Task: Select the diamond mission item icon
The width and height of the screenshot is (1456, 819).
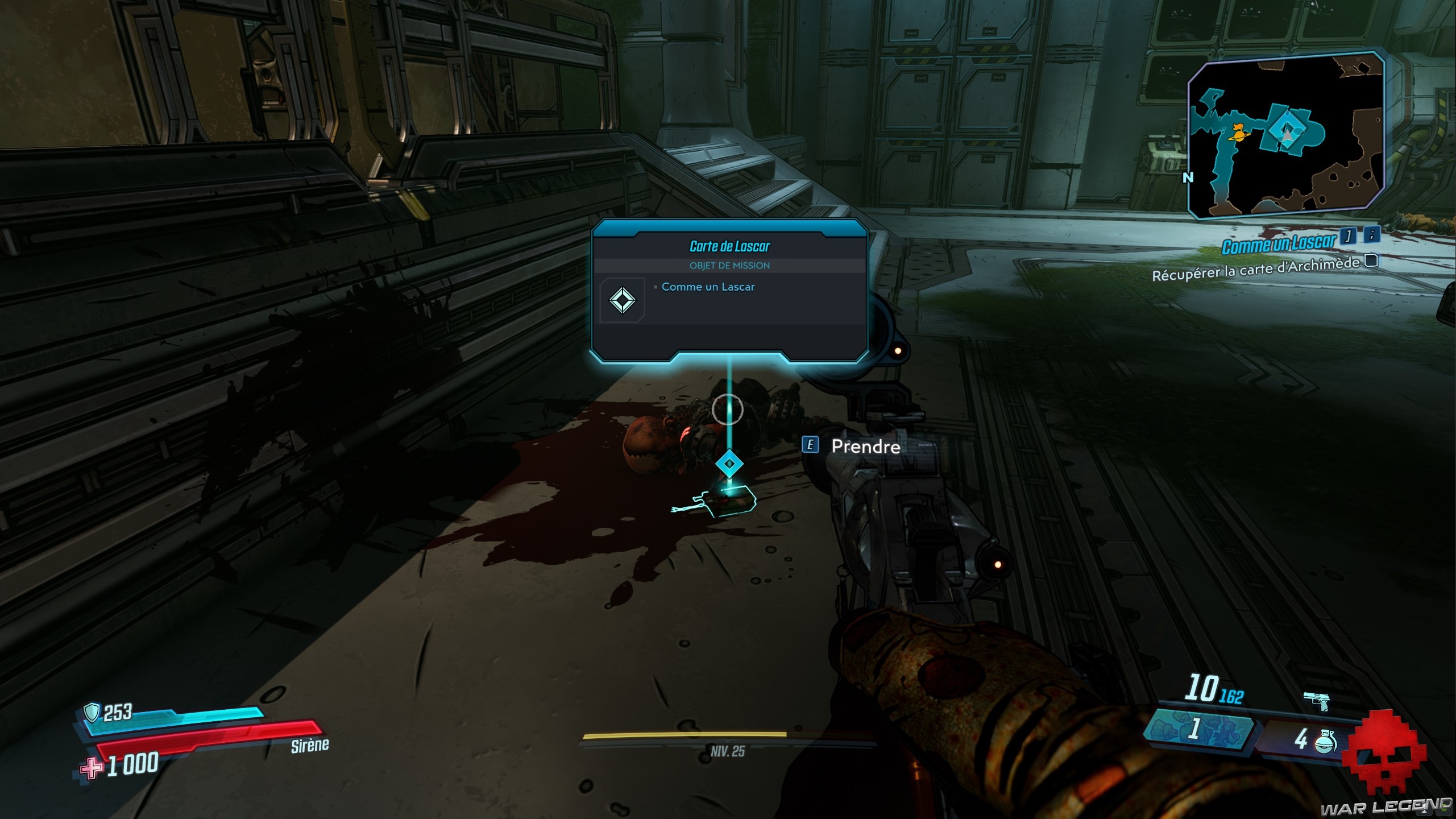Action: tap(622, 300)
